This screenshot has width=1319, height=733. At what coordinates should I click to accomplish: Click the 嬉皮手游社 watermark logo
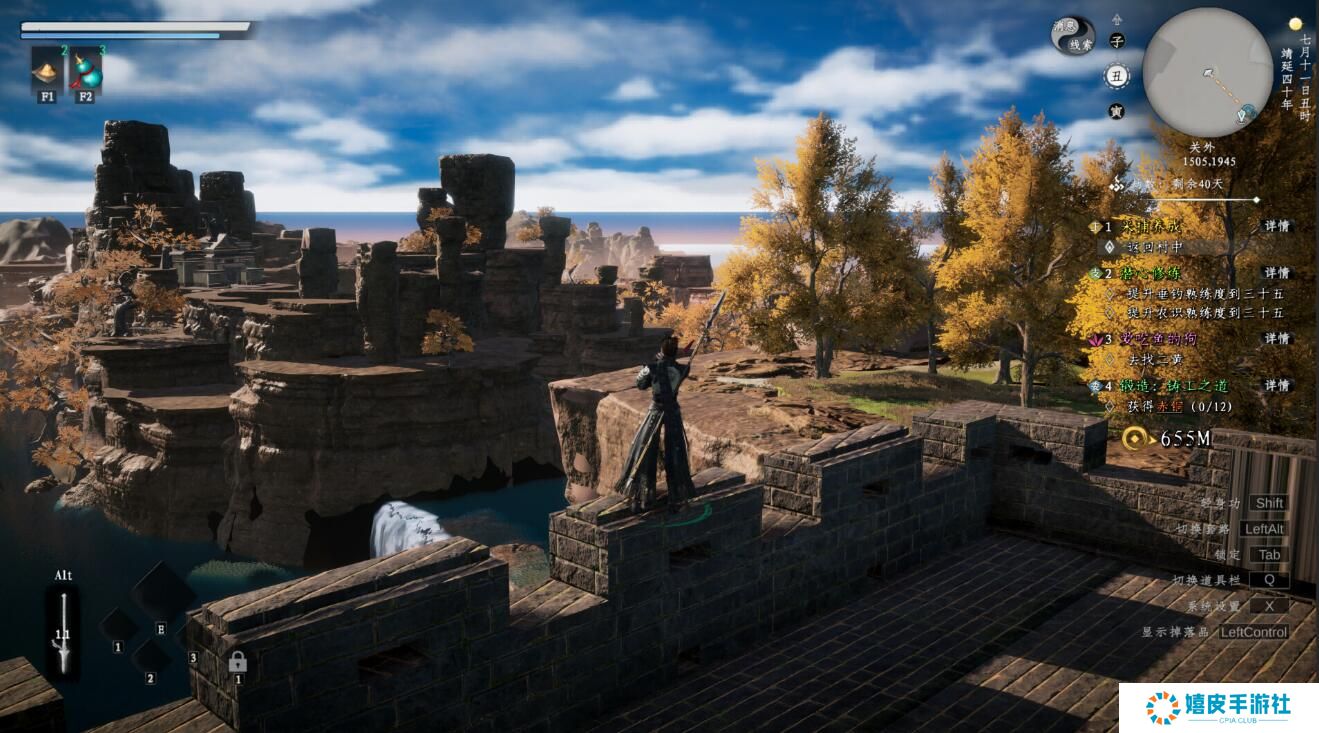(1218, 707)
